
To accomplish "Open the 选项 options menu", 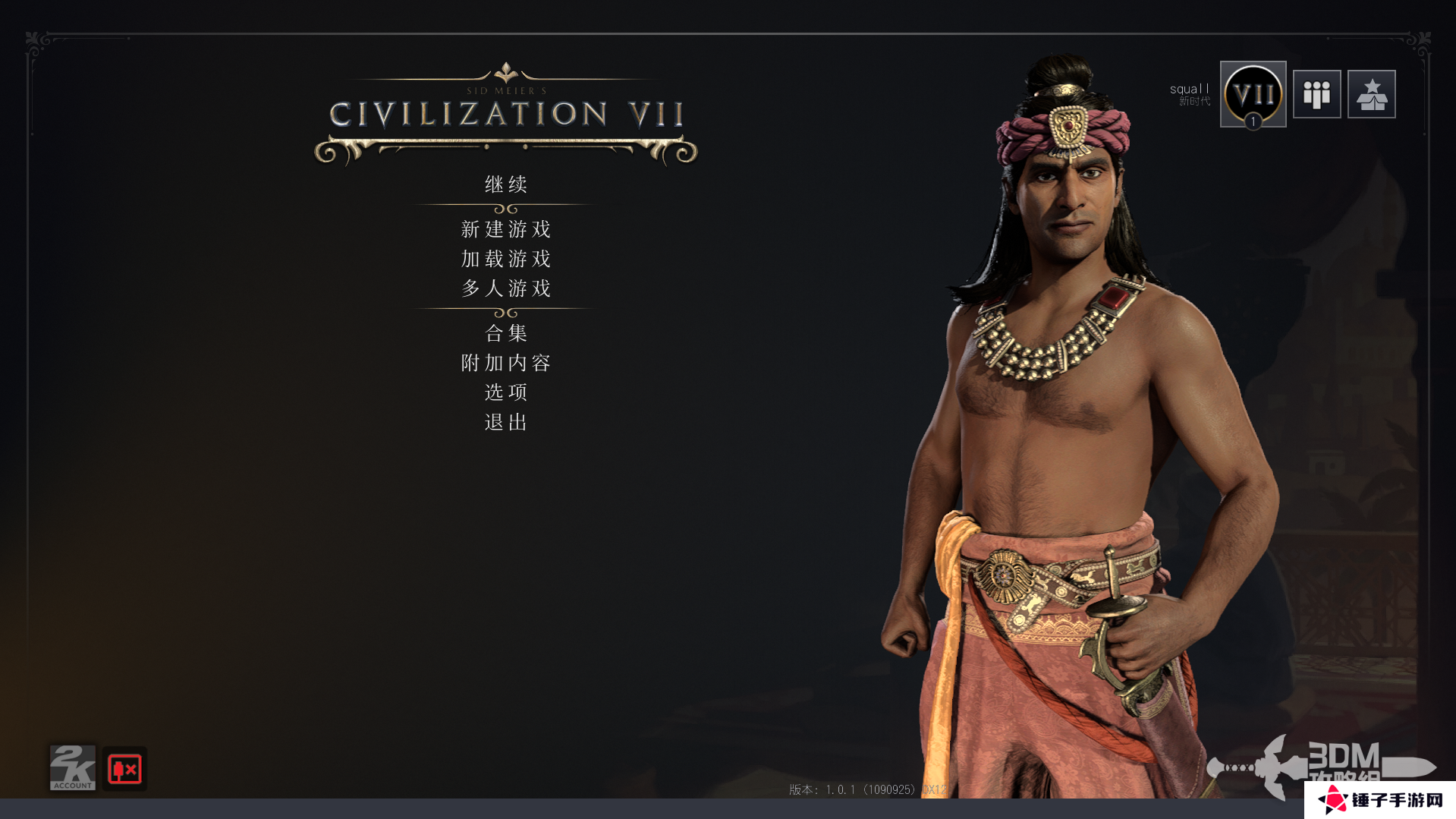I will 506,392.
